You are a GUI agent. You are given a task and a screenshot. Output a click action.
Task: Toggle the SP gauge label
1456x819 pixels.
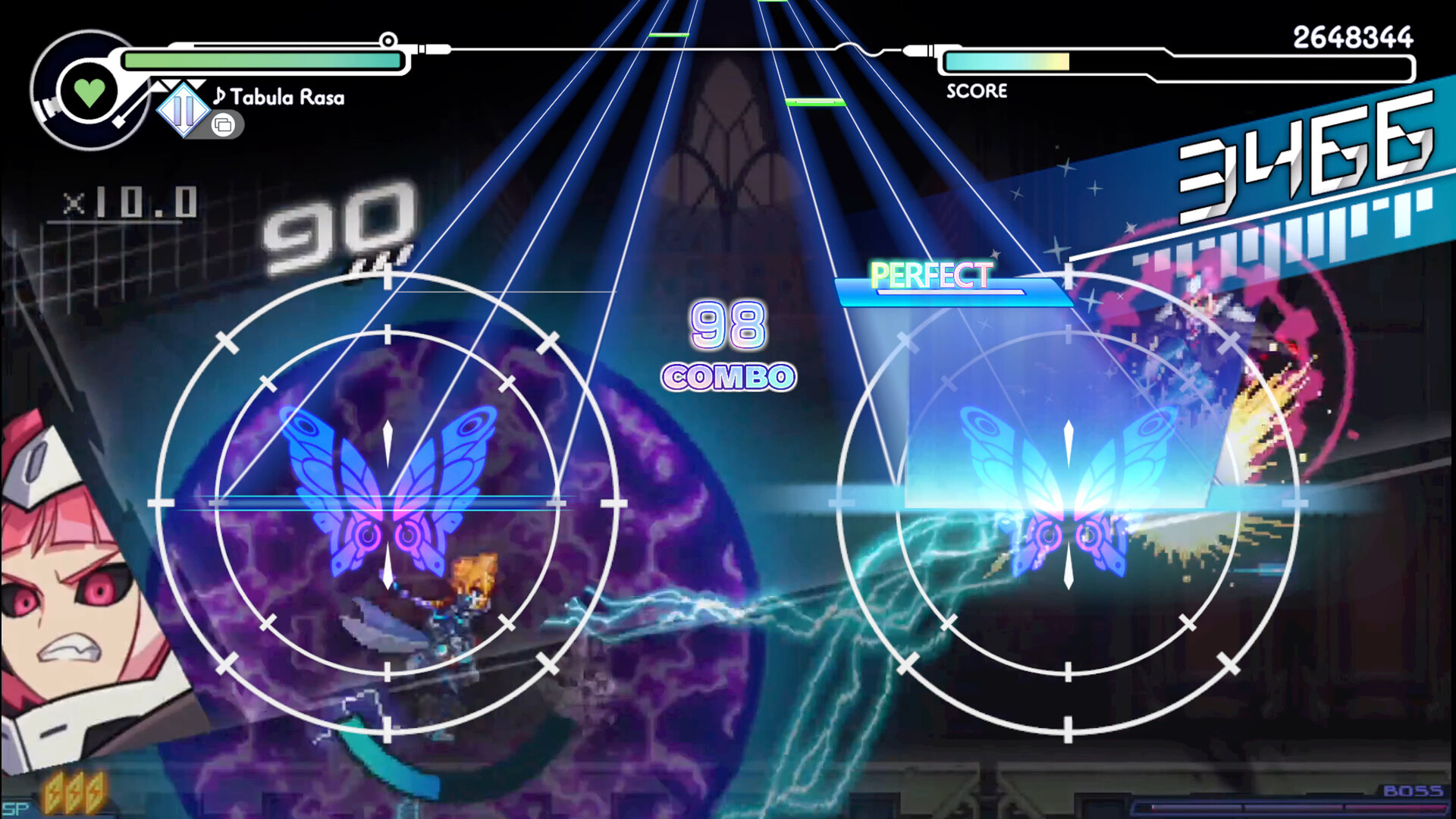tap(15, 808)
